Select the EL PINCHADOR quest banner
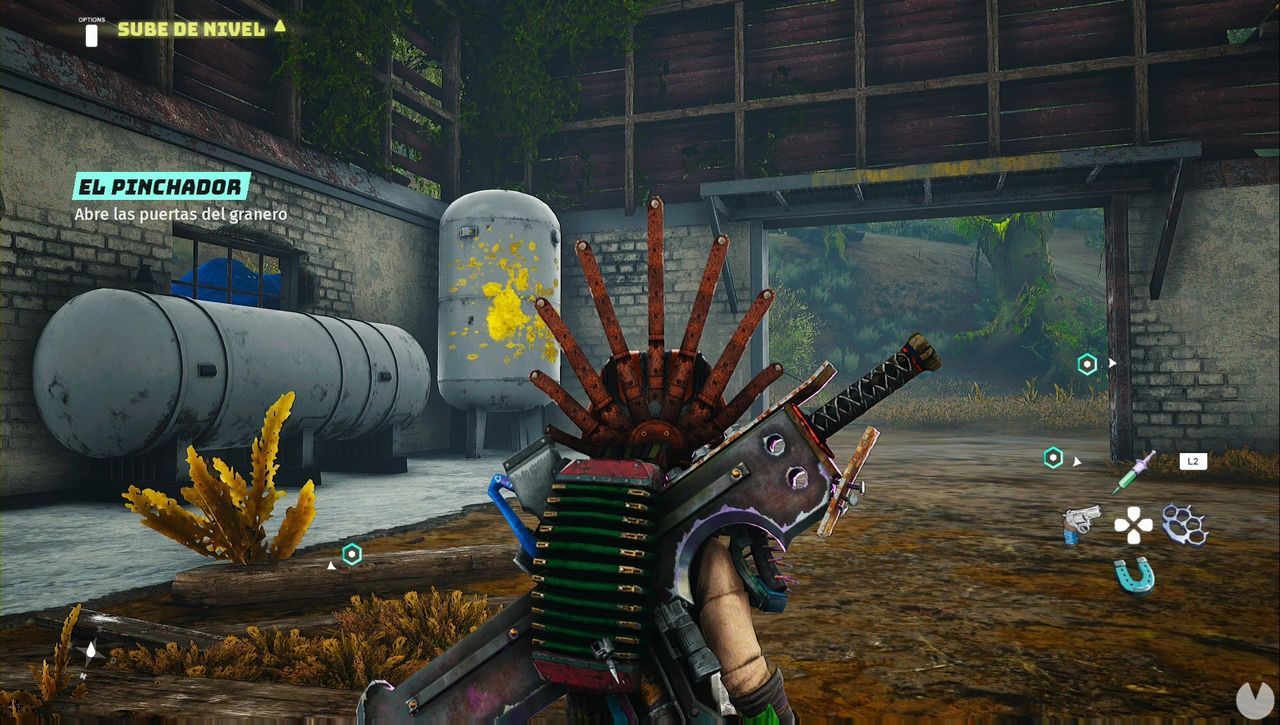Viewport: 1280px width, 725px height. (x=160, y=186)
